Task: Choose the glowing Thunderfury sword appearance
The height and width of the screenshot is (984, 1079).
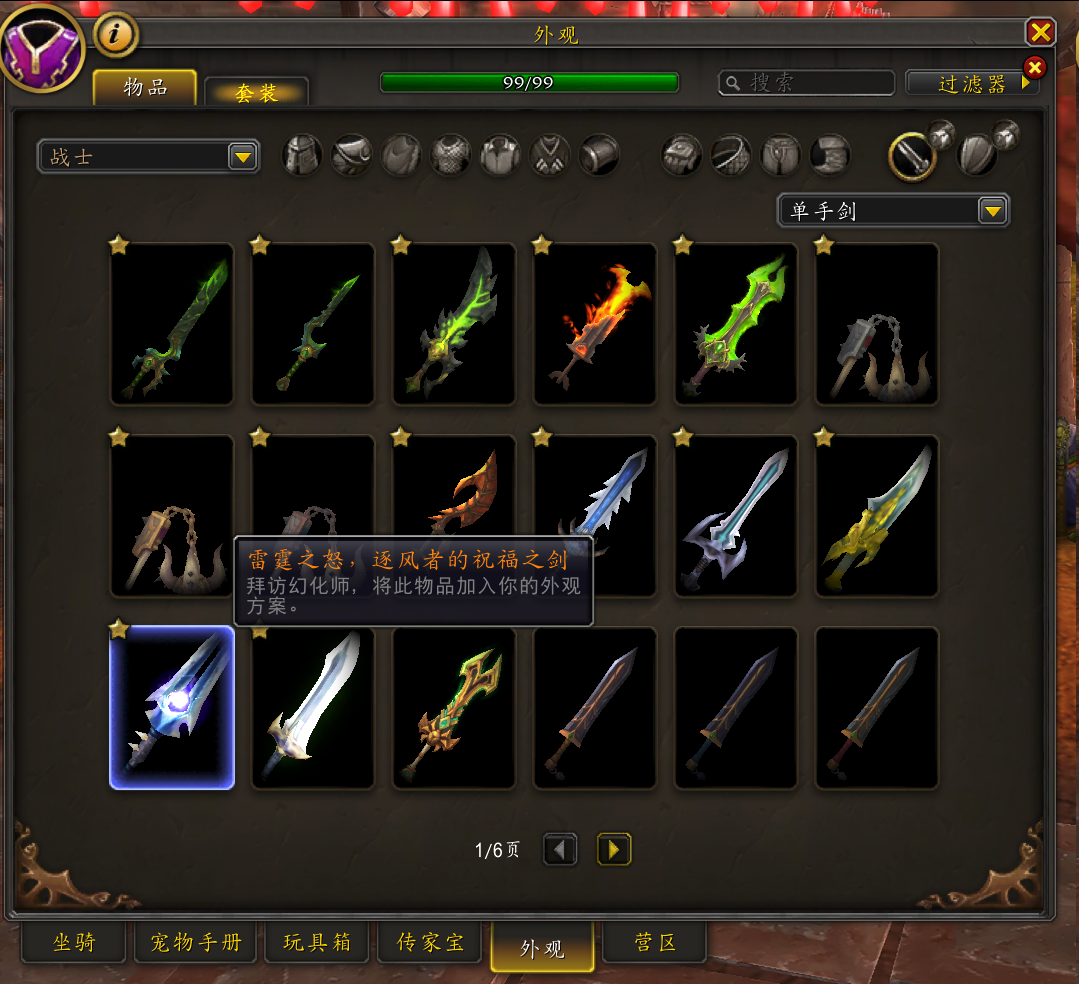Action: tap(172, 707)
